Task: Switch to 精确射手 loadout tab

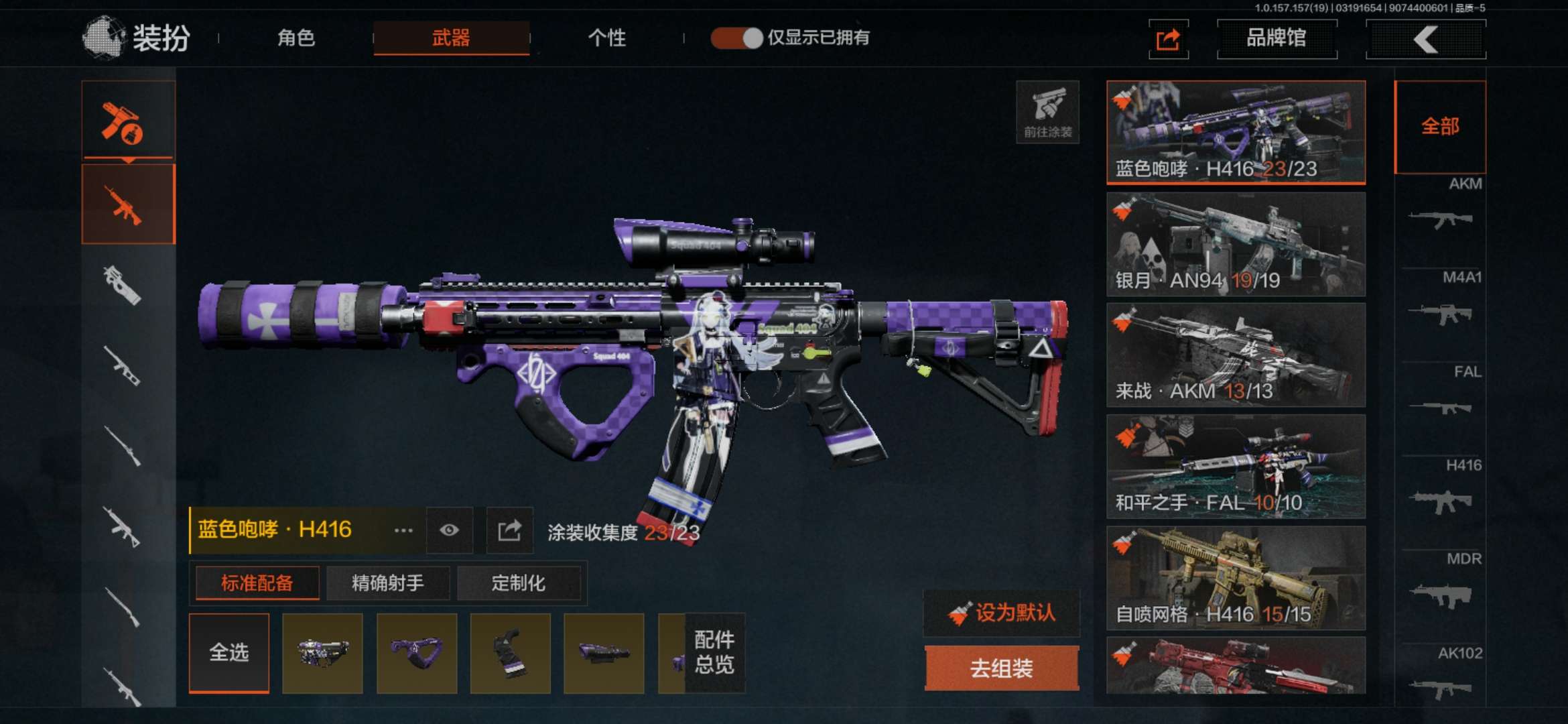Action: tap(387, 583)
